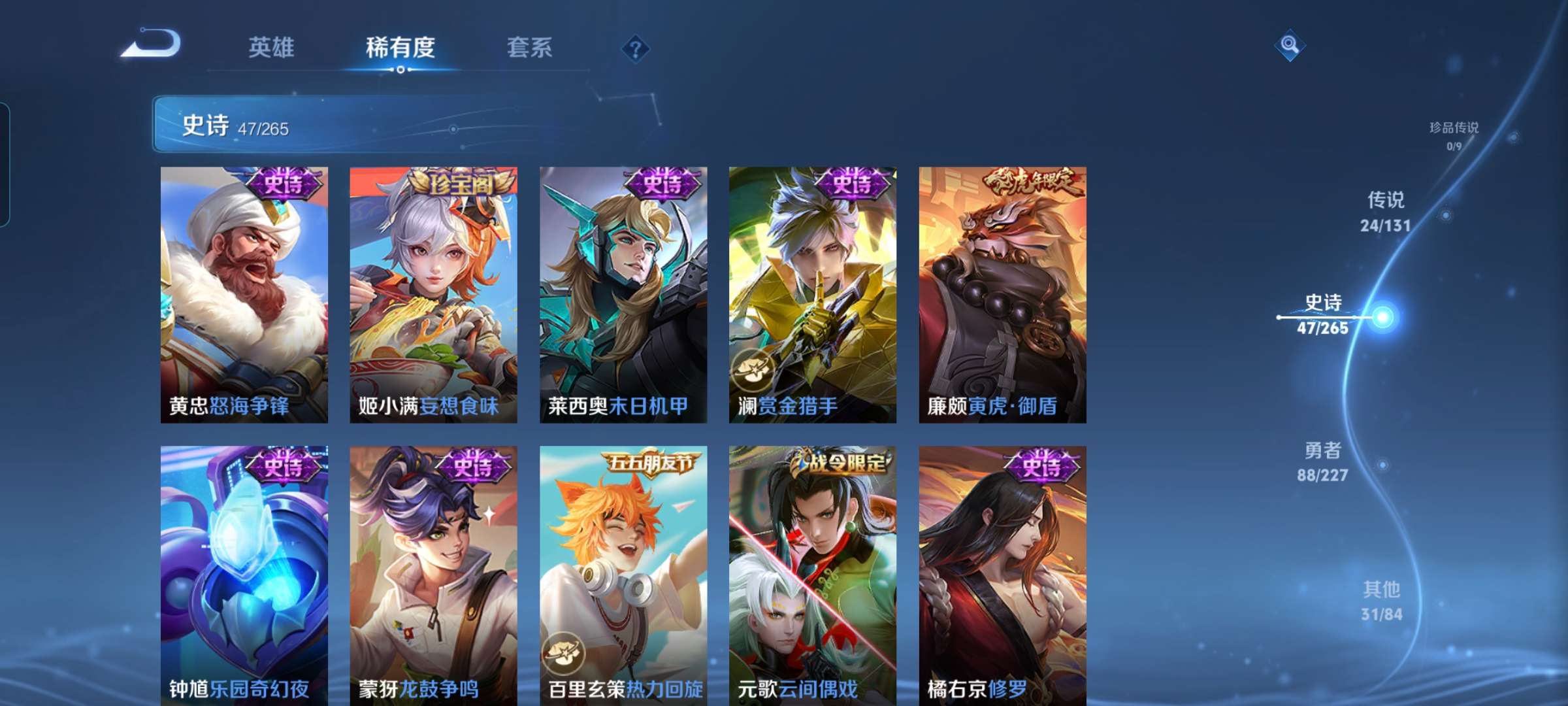Switch to the 其他 rarity section
Image resolution: width=1568 pixels, height=706 pixels.
click(x=1381, y=601)
